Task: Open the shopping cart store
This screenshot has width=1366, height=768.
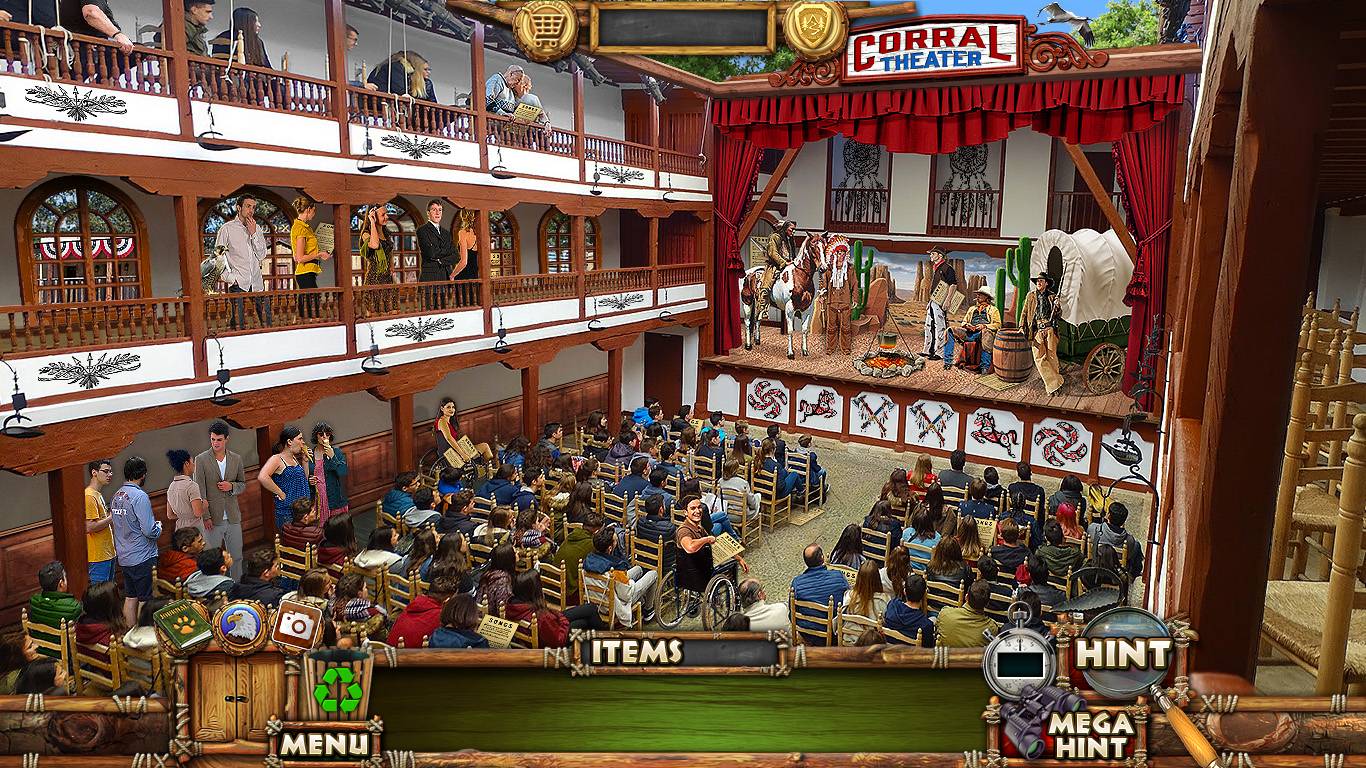Action: pos(546,30)
